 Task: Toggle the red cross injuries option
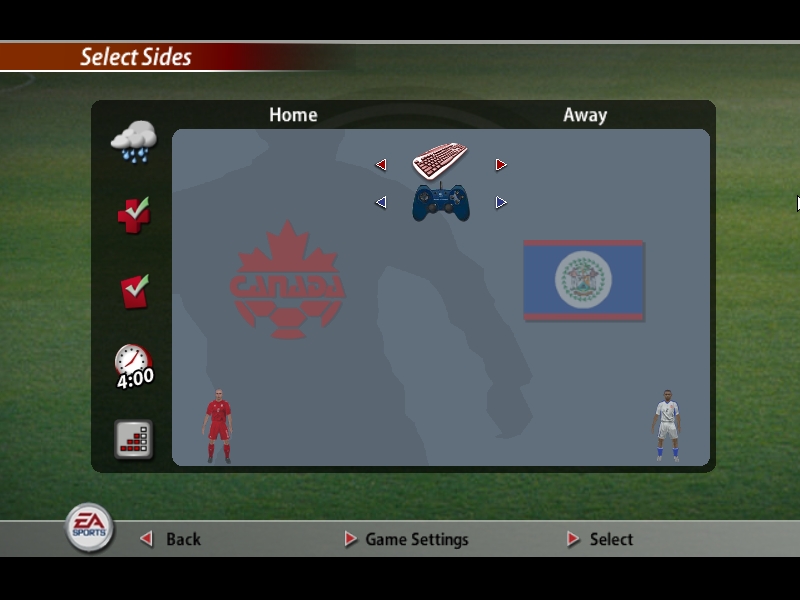[133, 214]
